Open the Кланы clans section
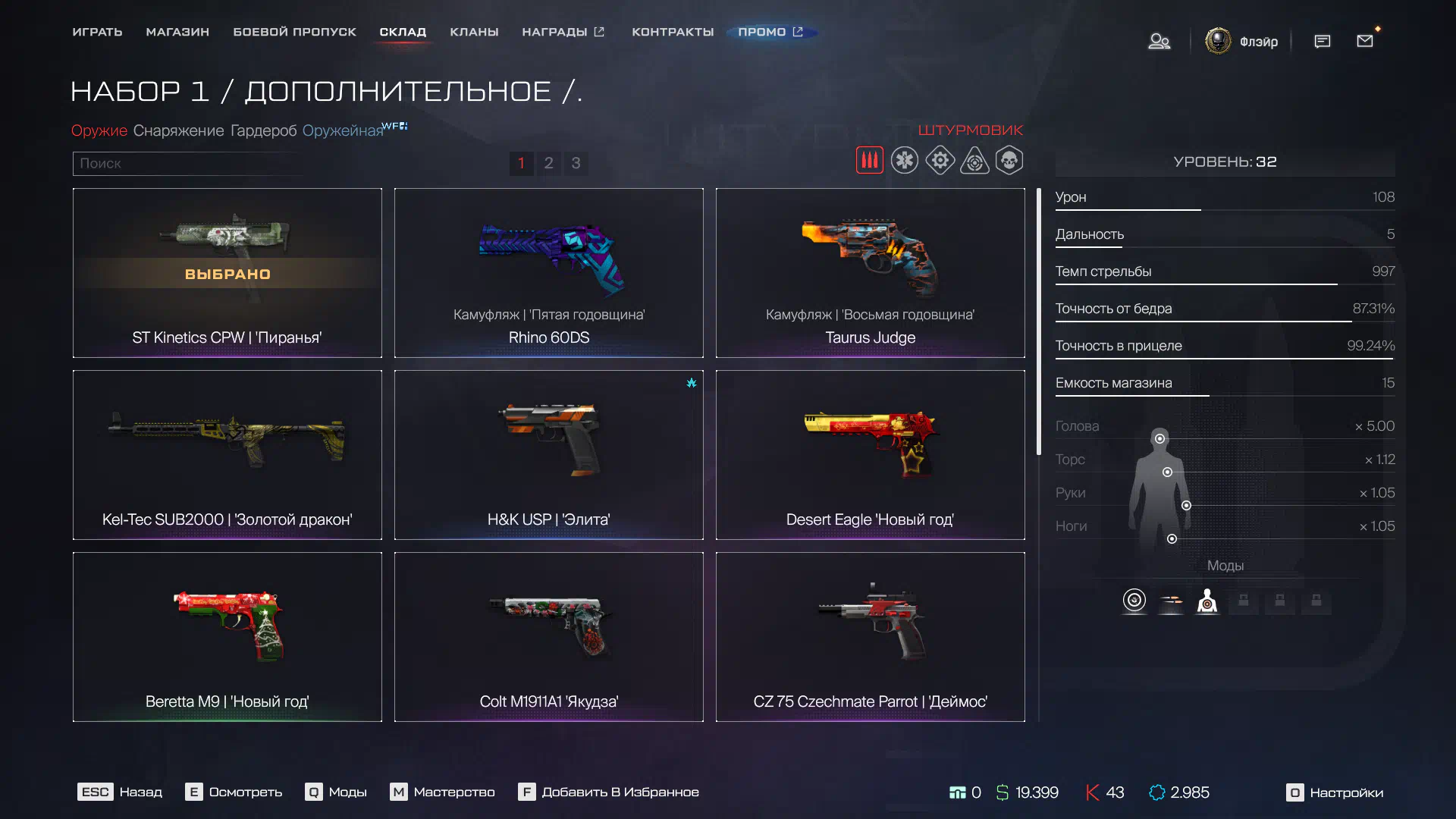1456x819 pixels. [474, 32]
